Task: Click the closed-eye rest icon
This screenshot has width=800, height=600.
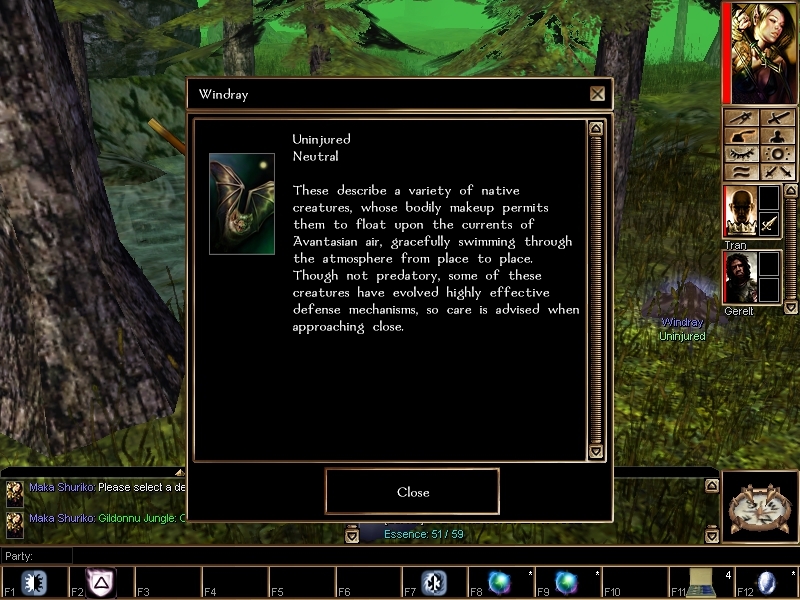Action: coord(741,154)
